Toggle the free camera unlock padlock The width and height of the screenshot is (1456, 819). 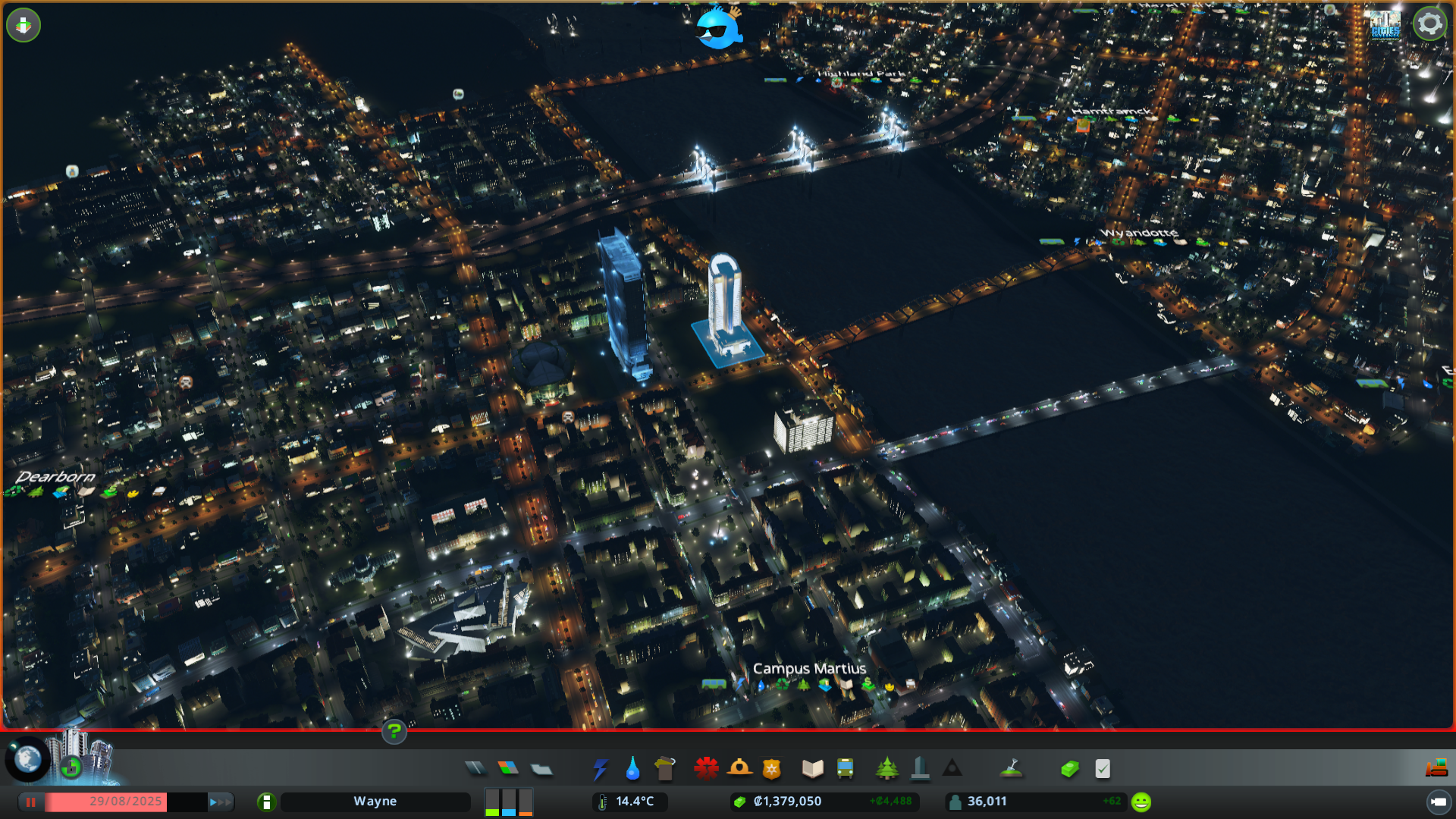pyautogui.click(x=71, y=768)
